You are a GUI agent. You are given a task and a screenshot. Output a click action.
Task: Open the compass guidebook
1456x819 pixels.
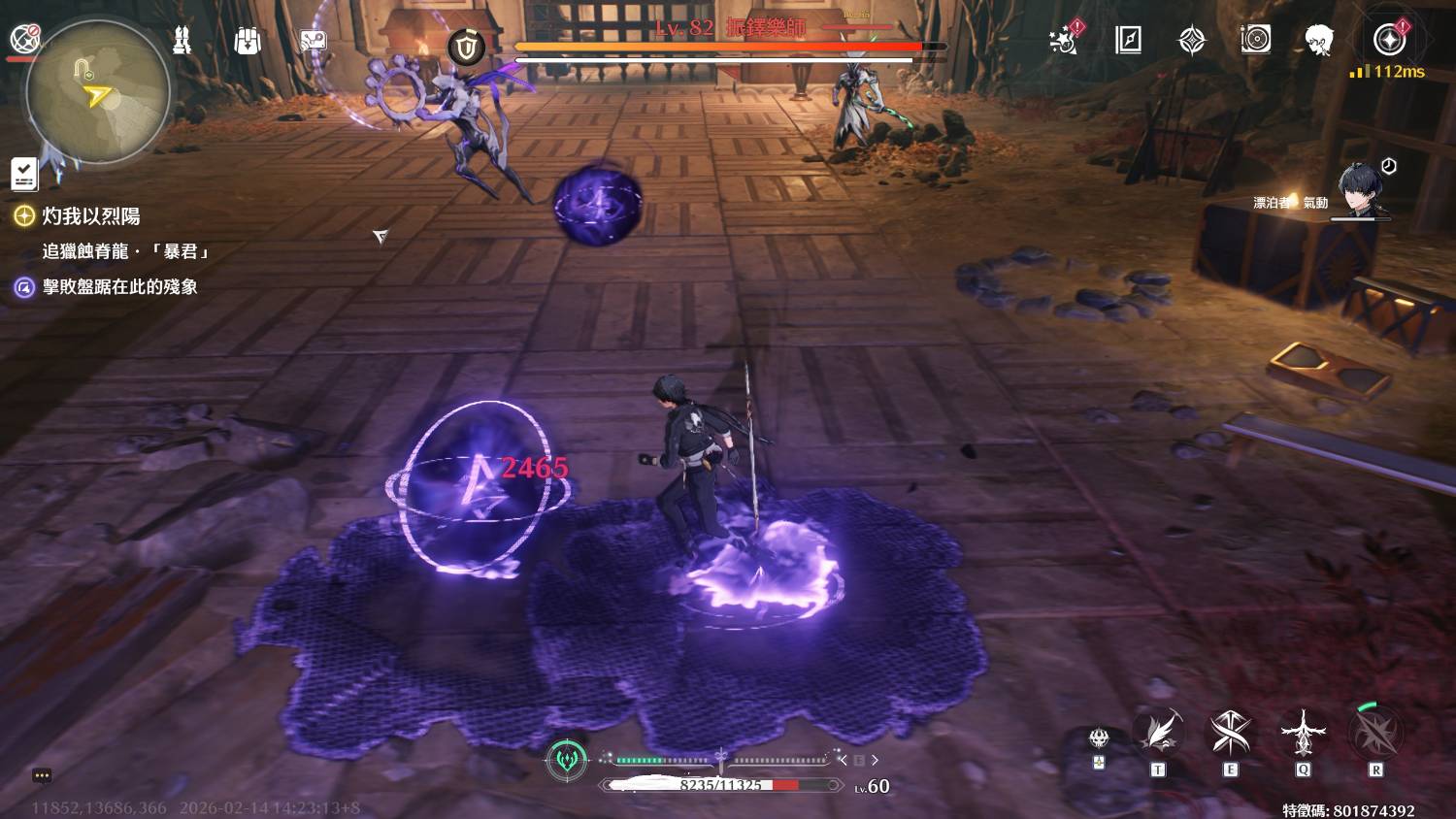[1128, 41]
